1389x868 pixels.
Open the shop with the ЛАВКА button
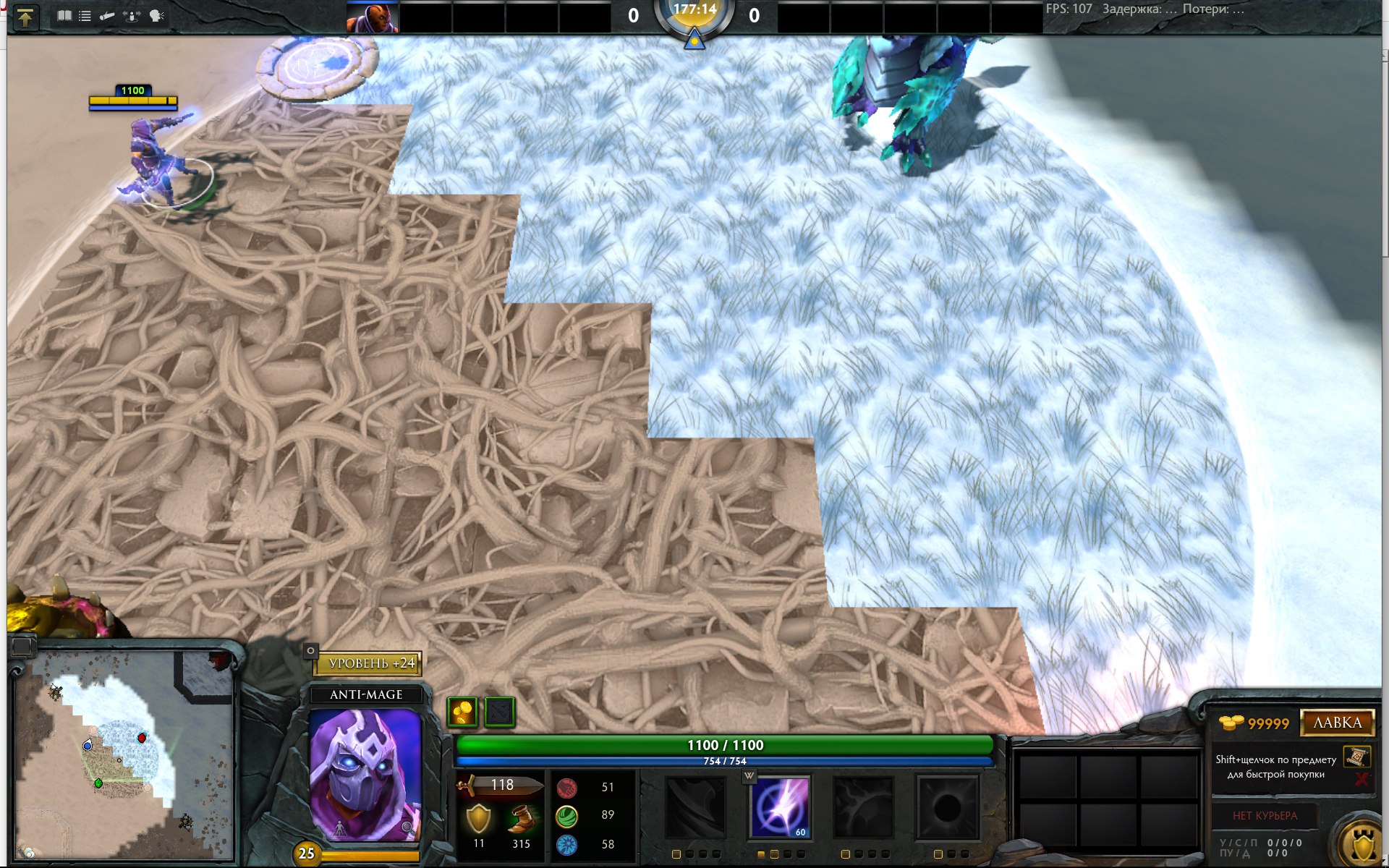tap(1337, 723)
